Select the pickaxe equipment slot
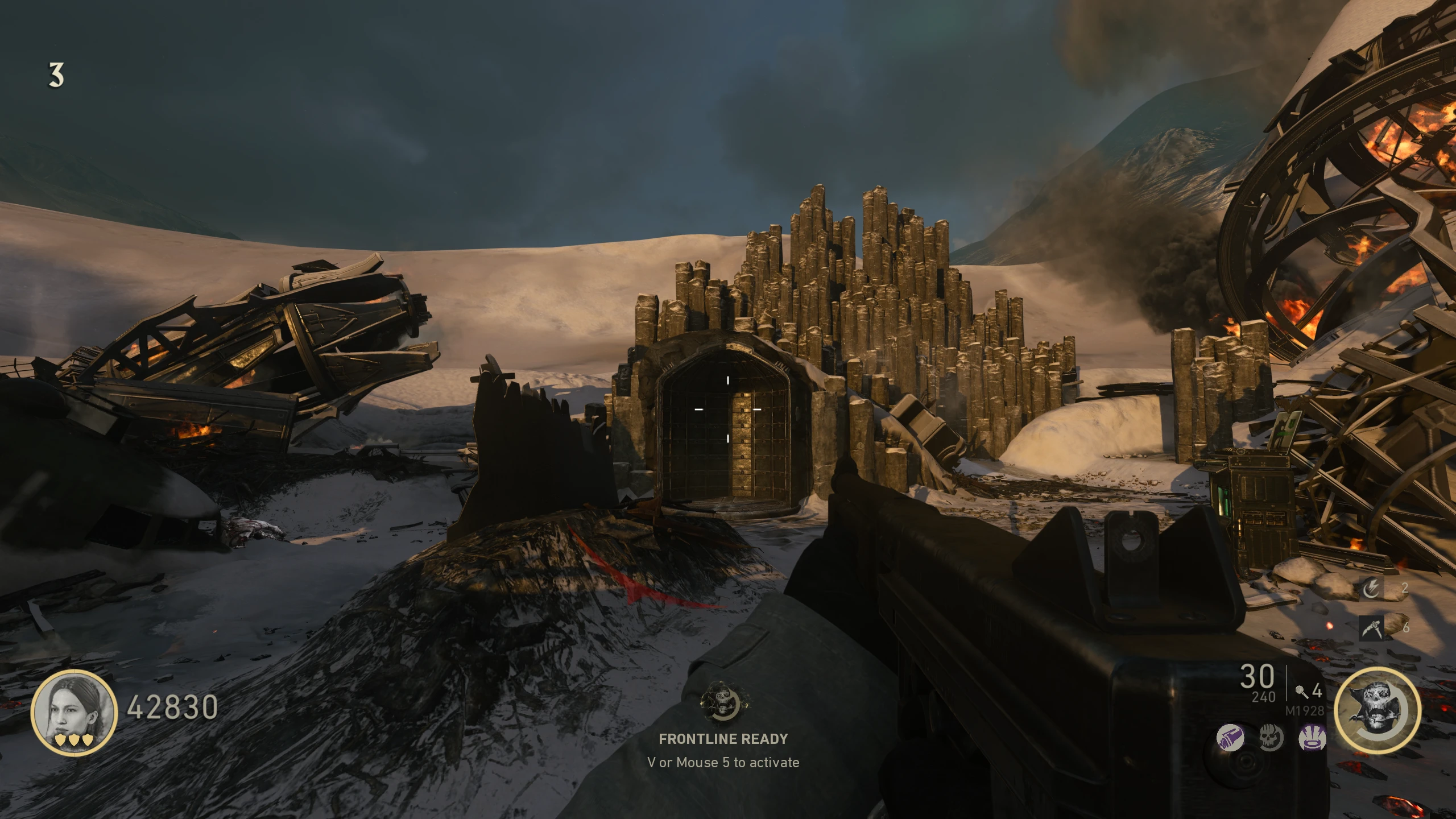This screenshot has width=1456, height=819. coord(1371,628)
